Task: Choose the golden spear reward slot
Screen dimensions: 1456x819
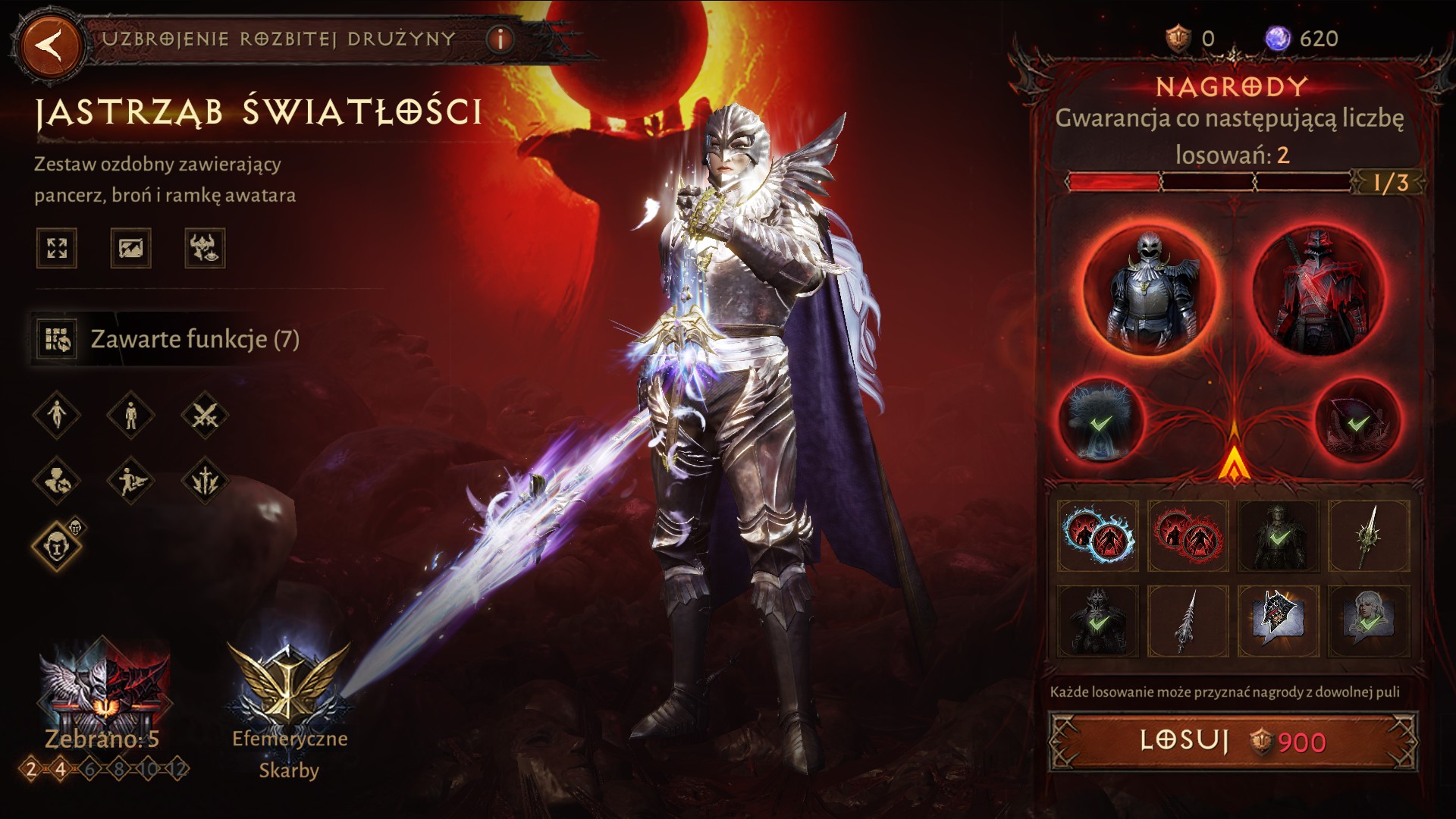Action: (x=1369, y=535)
